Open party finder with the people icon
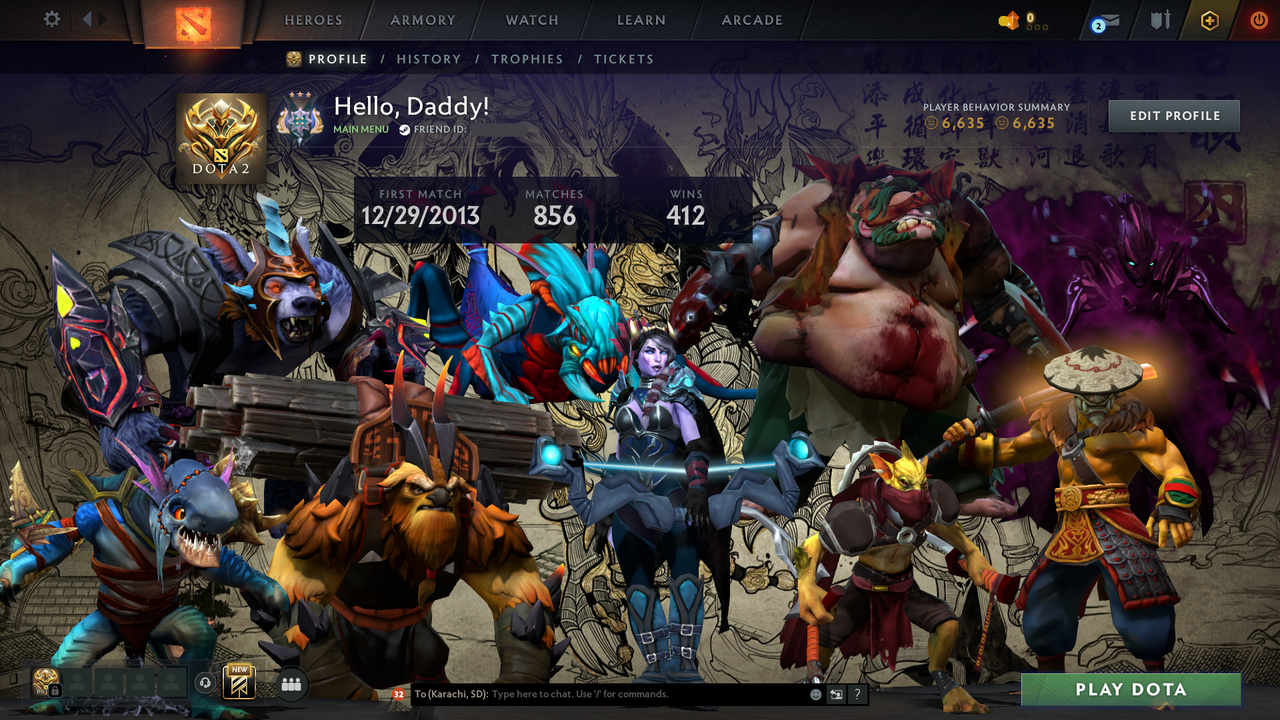This screenshot has height=720, width=1280. click(x=291, y=683)
